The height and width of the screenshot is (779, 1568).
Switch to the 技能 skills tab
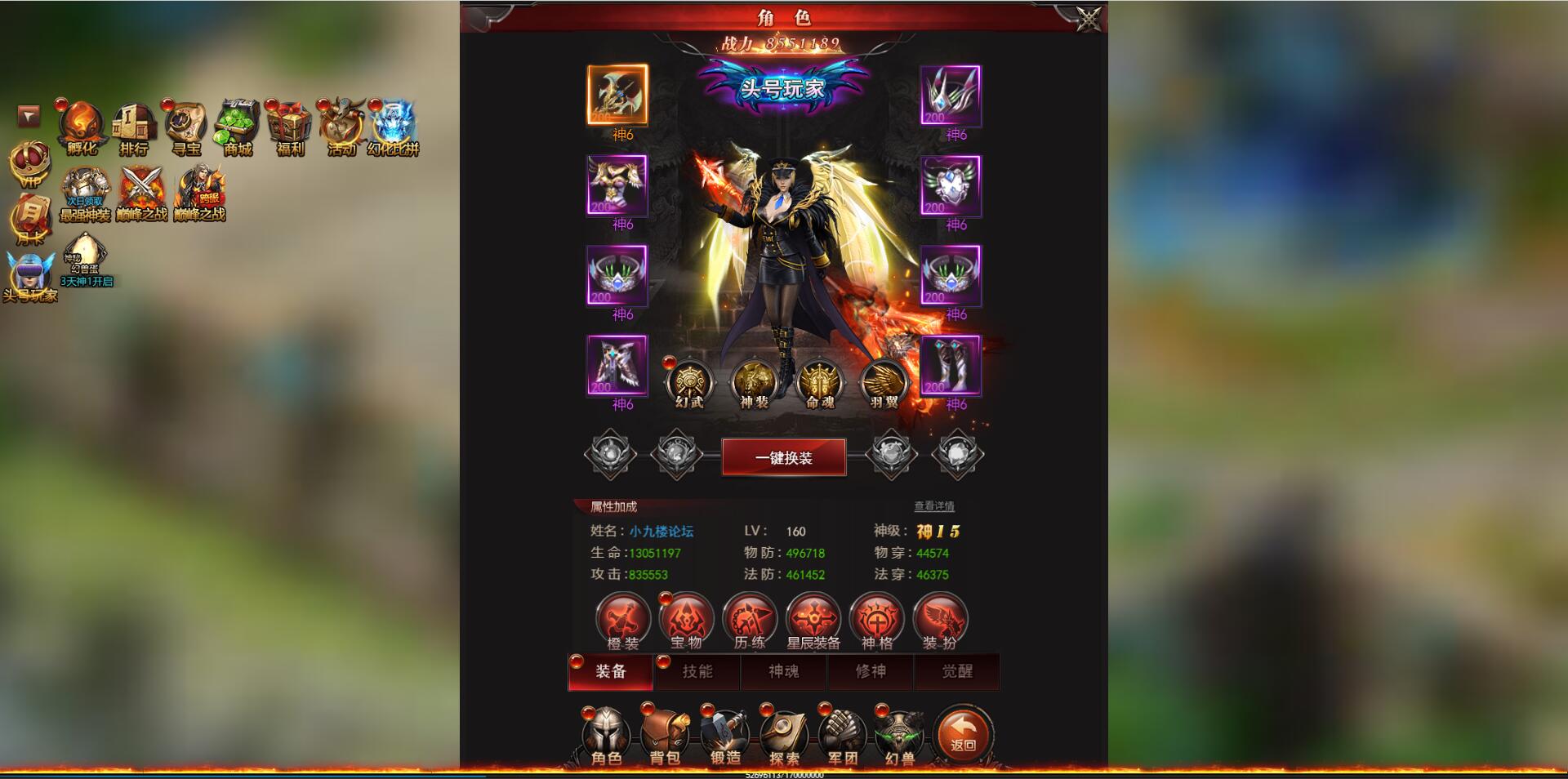[697, 672]
